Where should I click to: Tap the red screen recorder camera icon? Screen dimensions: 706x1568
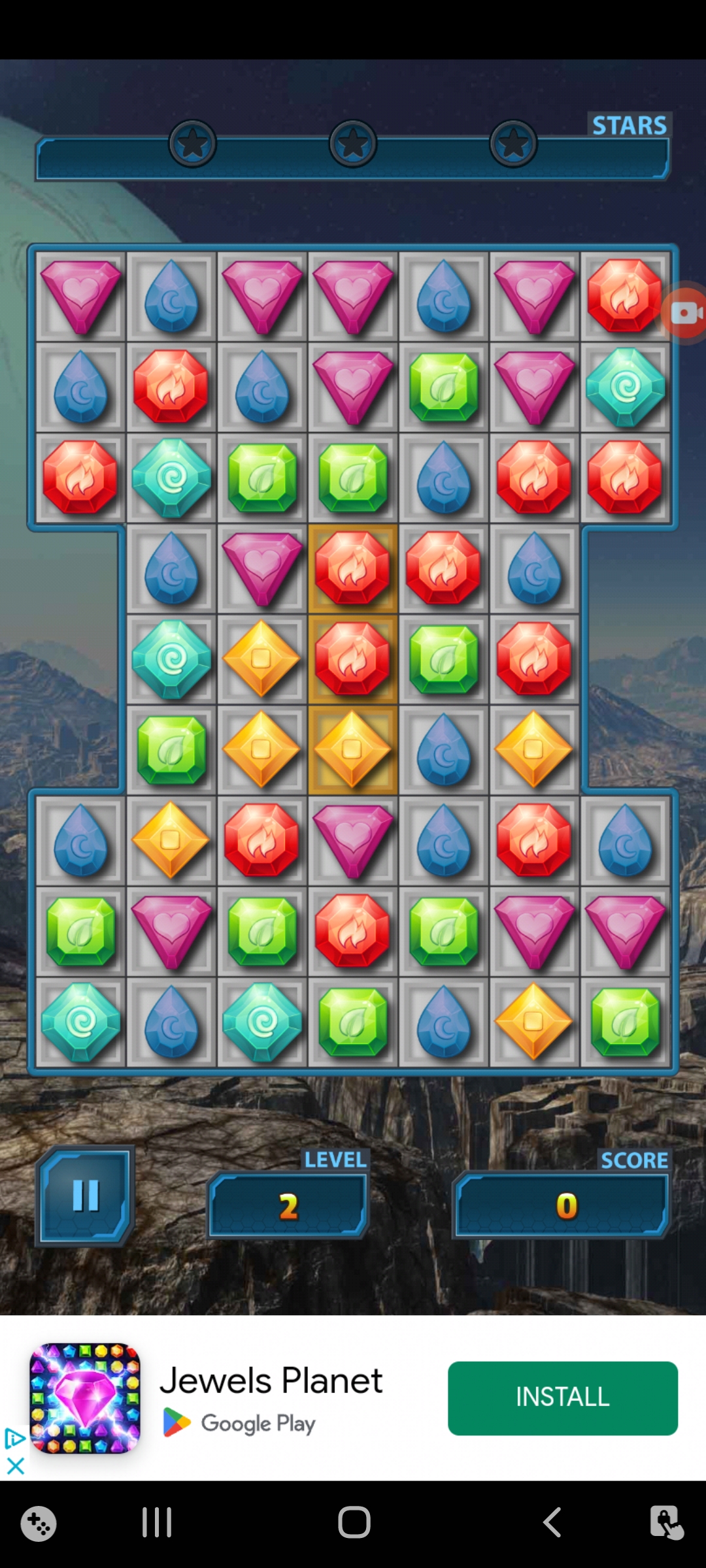686,313
